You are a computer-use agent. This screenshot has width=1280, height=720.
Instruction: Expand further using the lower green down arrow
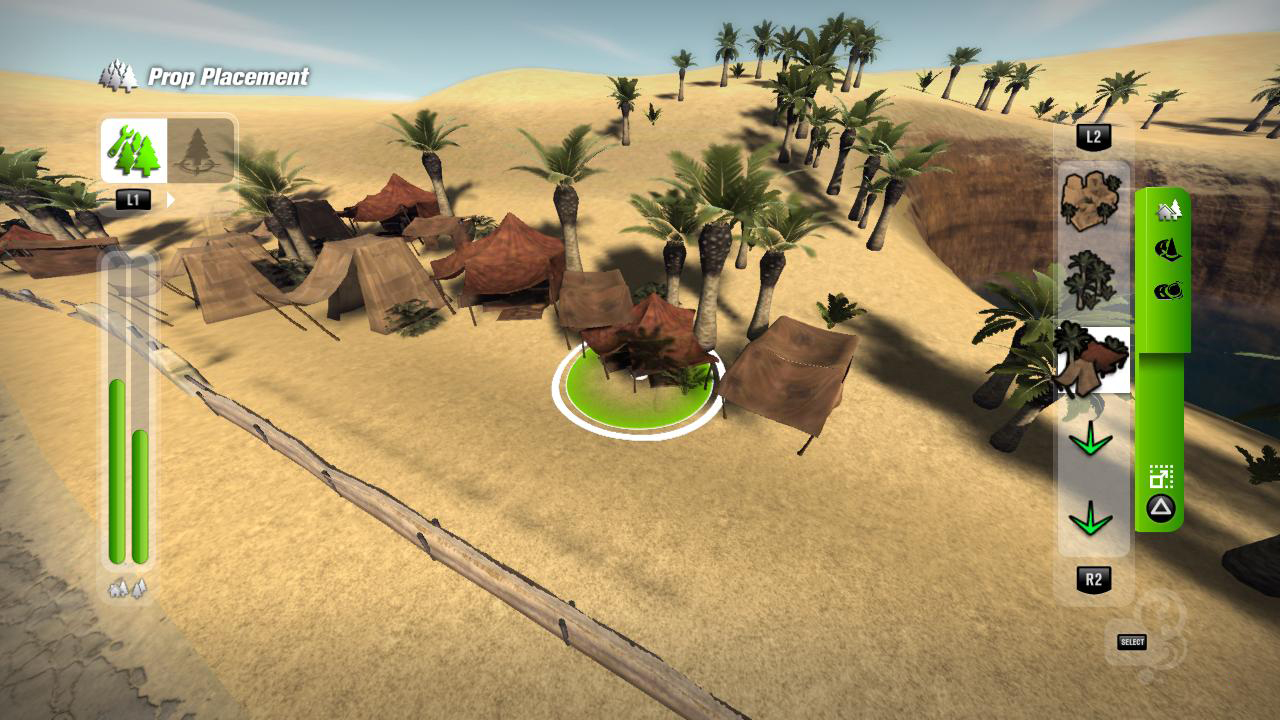click(x=1093, y=518)
